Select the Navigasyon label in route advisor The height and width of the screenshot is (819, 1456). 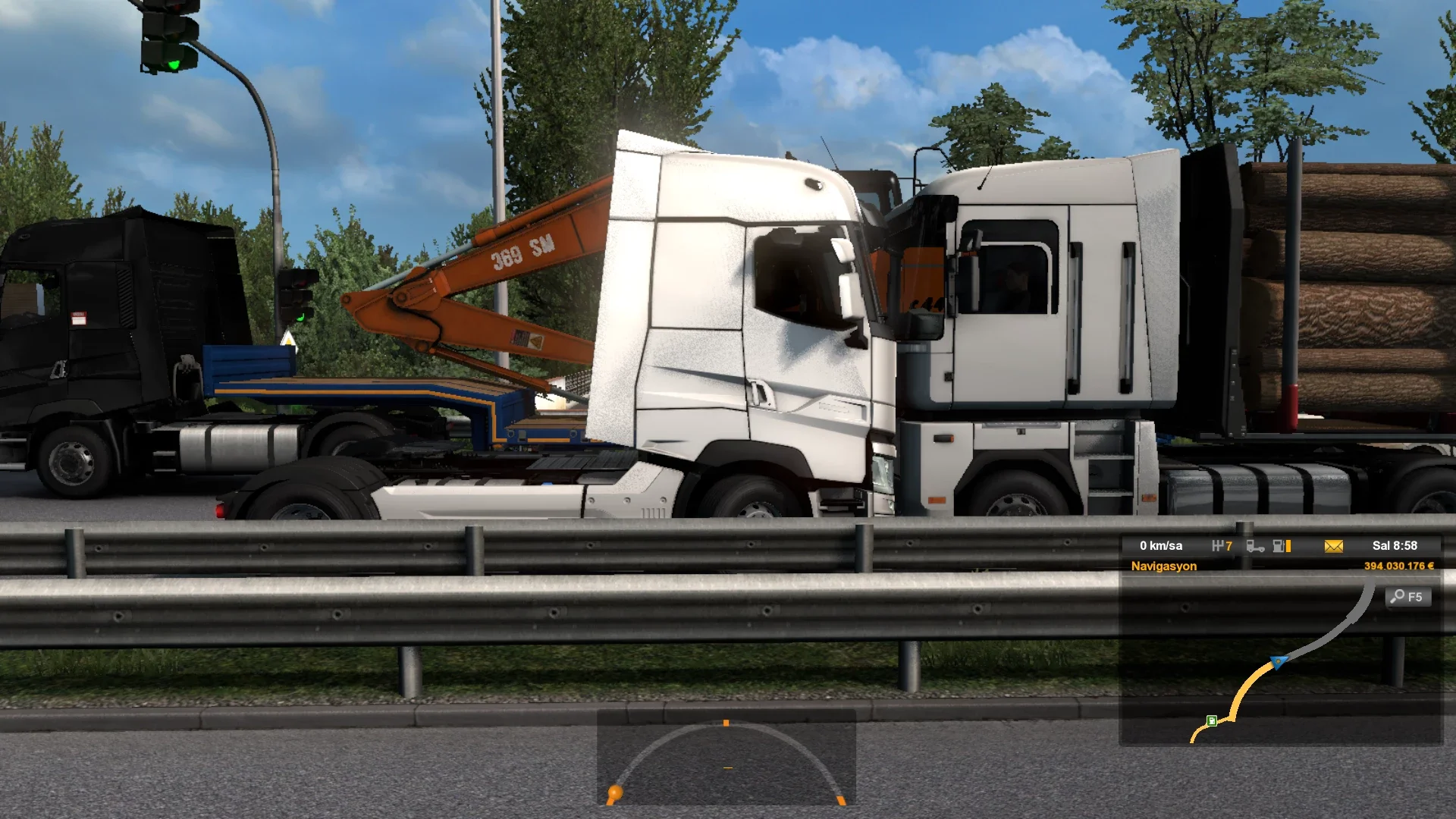point(1163,566)
